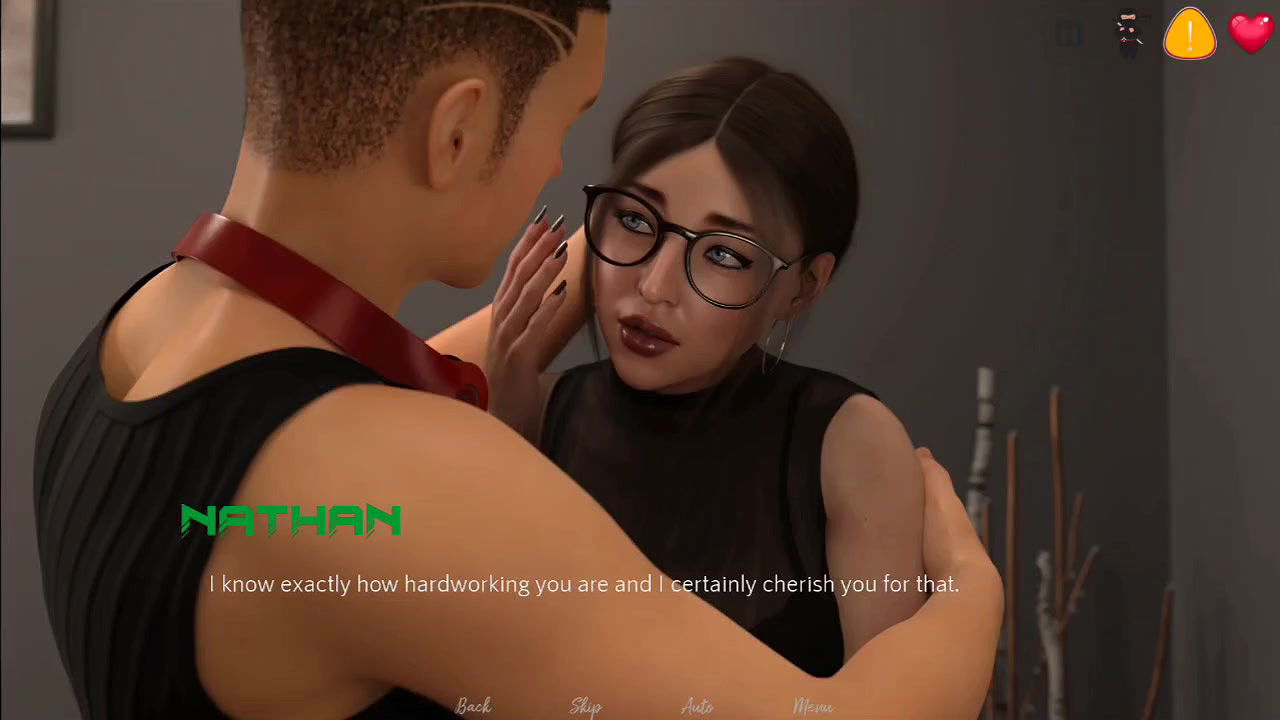Select Auto from the quick menu
The image size is (1280, 720).
click(696, 705)
